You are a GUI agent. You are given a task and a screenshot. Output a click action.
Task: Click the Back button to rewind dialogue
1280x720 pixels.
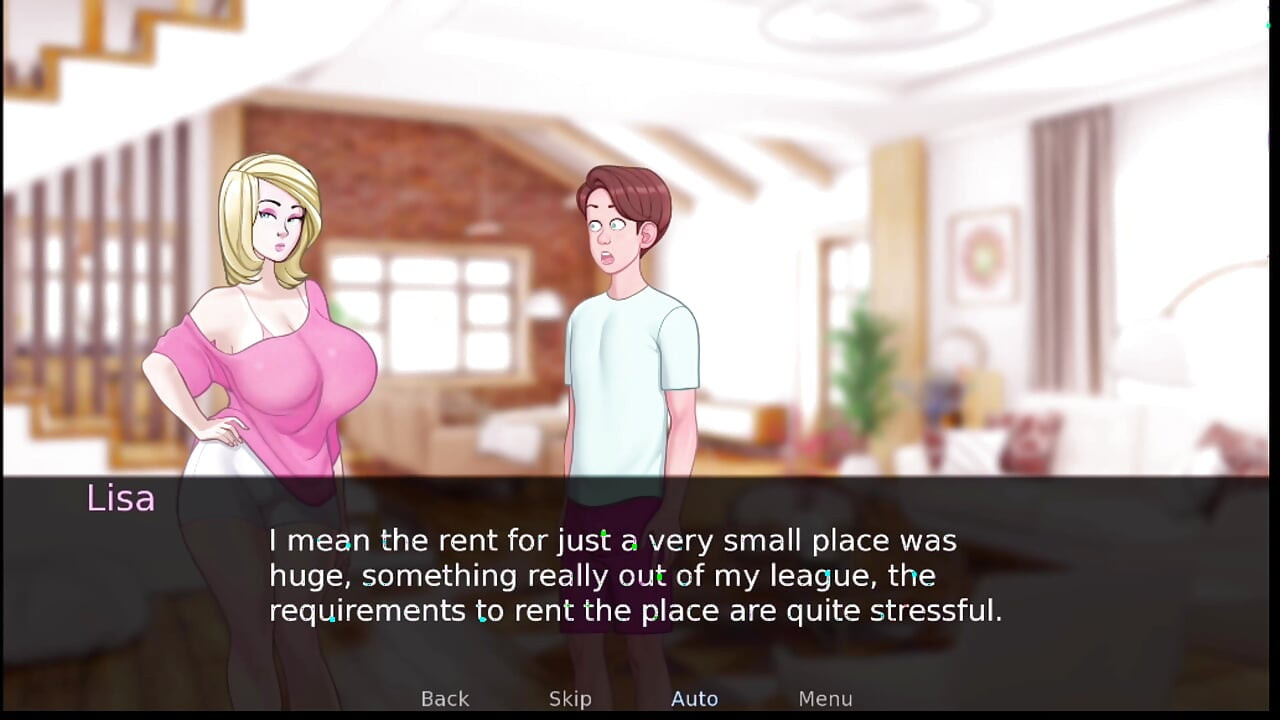[444, 699]
